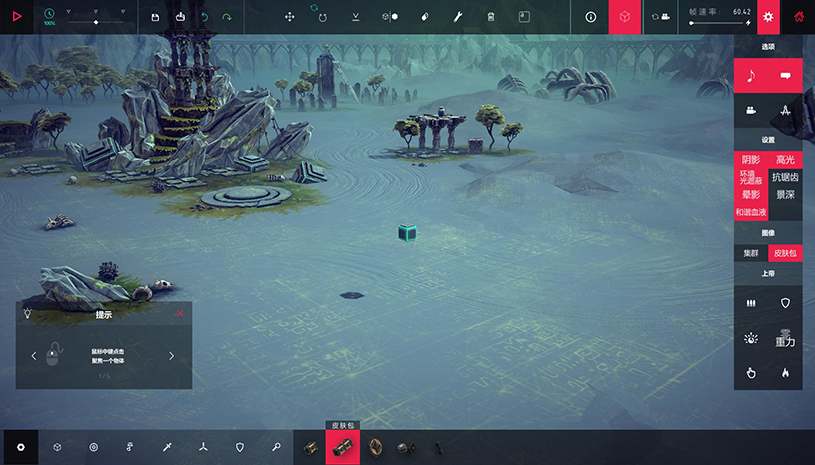Click the info circle icon
815x465 pixels.
[590, 17]
